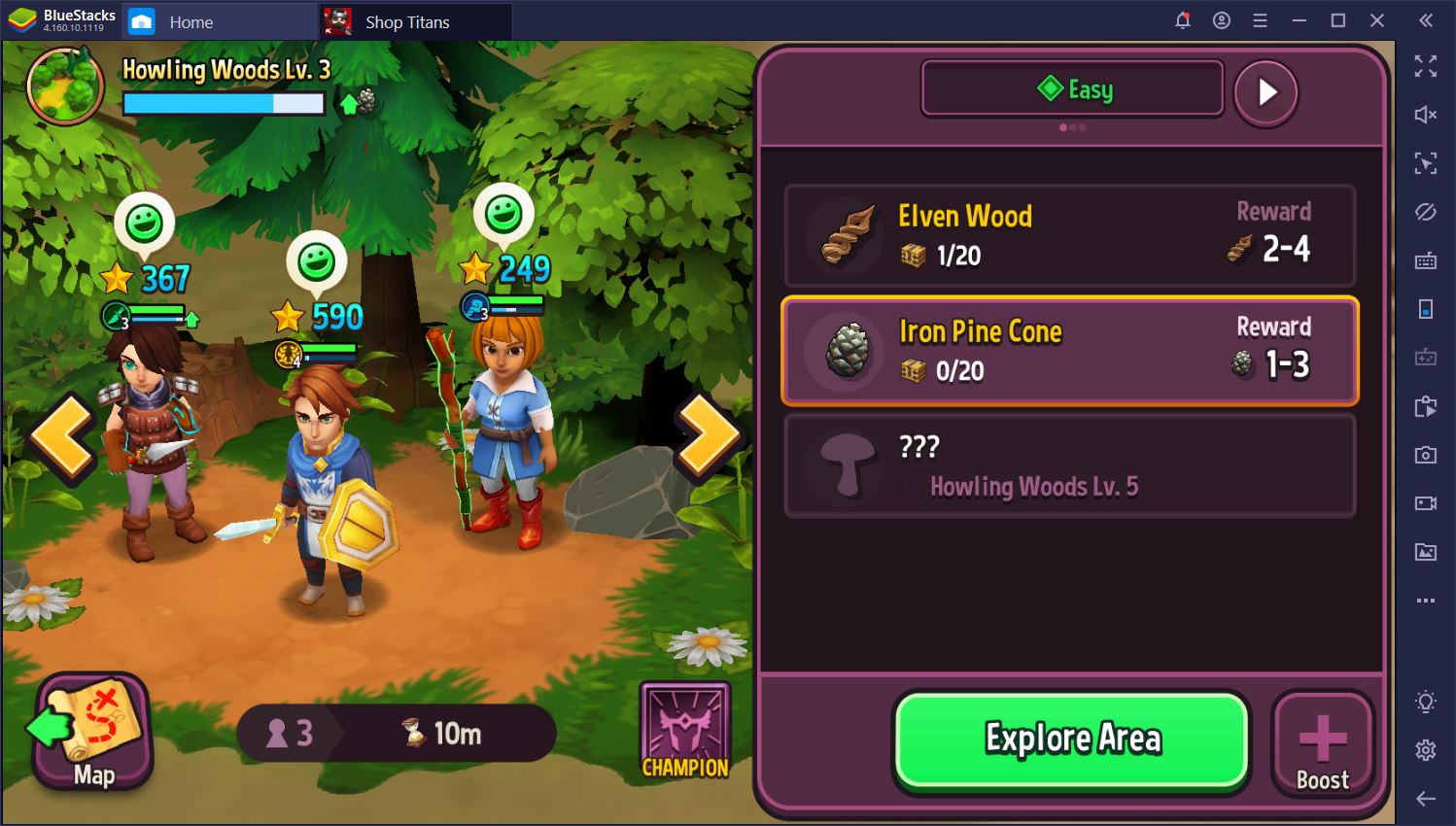Open the Howling Woods area icon
The width and height of the screenshot is (1456, 826).
click(x=66, y=86)
